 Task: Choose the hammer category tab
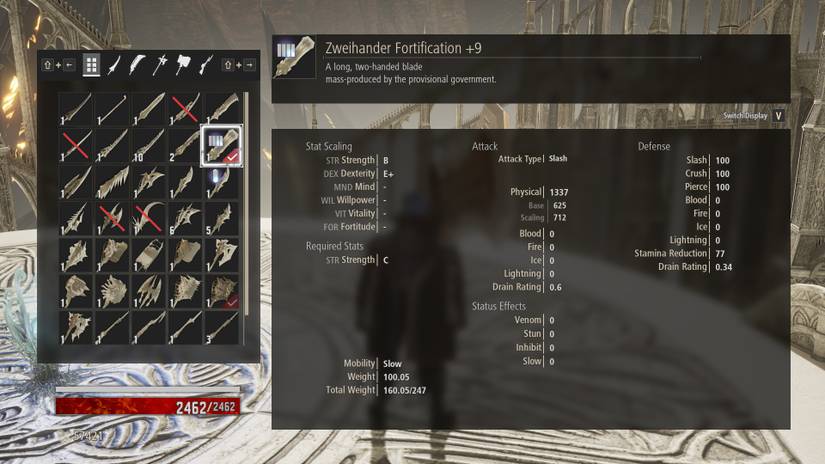(182, 66)
